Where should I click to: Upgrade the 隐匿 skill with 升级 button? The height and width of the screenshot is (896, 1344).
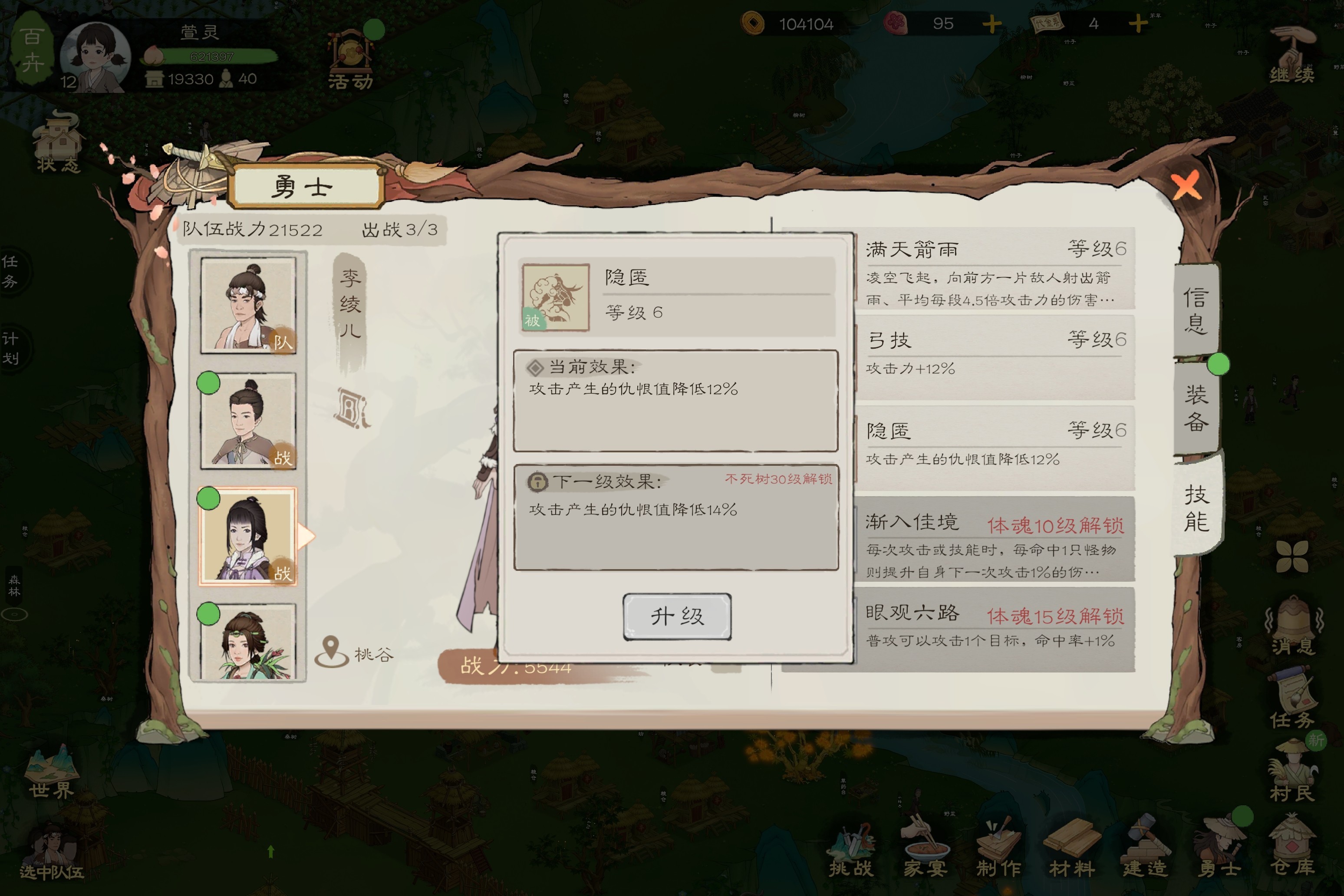pyautogui.click(x=677, y=616)
